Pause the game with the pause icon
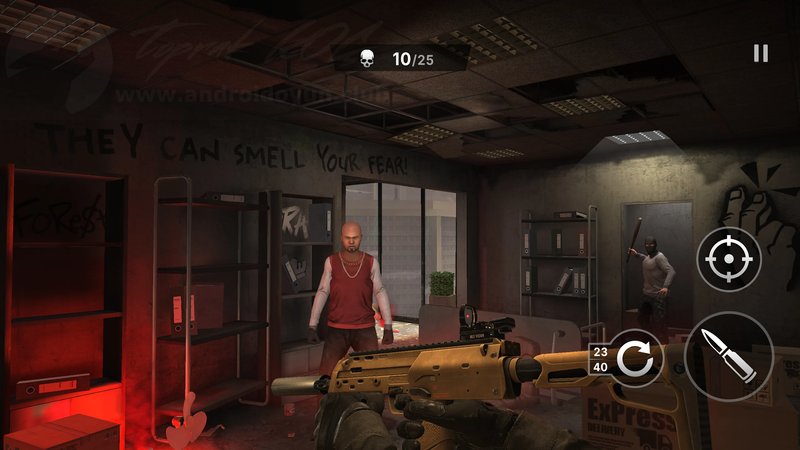Screen dimensions: 800x450 pyautogui.click(x=760, y=54)
